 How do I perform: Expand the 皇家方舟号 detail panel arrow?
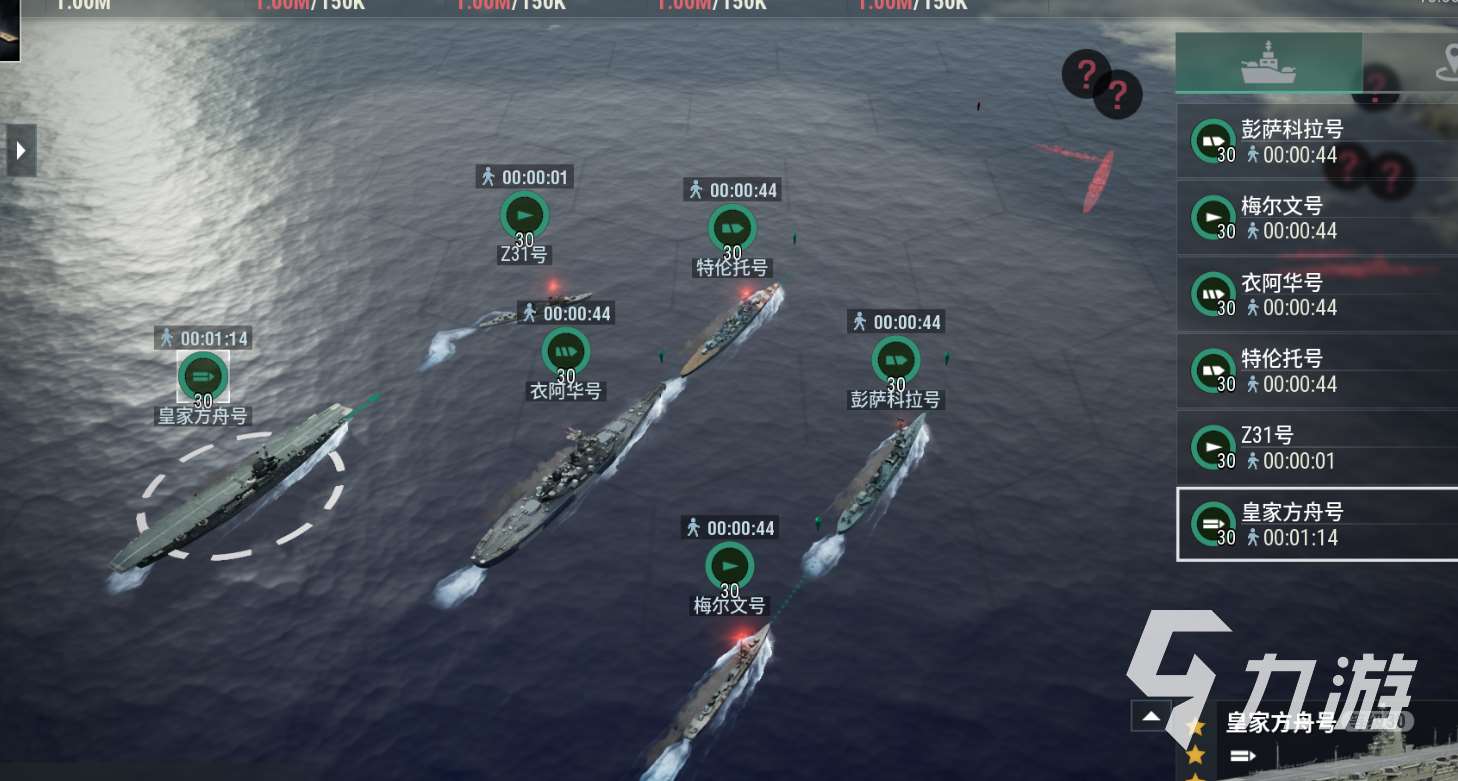tap(1151, 716)
